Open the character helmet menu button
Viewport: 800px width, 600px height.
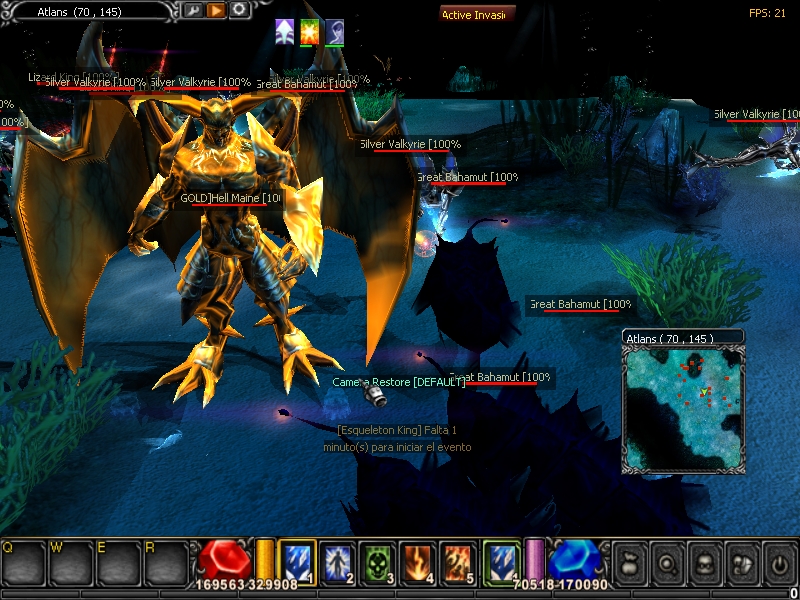tap(704, 563)
